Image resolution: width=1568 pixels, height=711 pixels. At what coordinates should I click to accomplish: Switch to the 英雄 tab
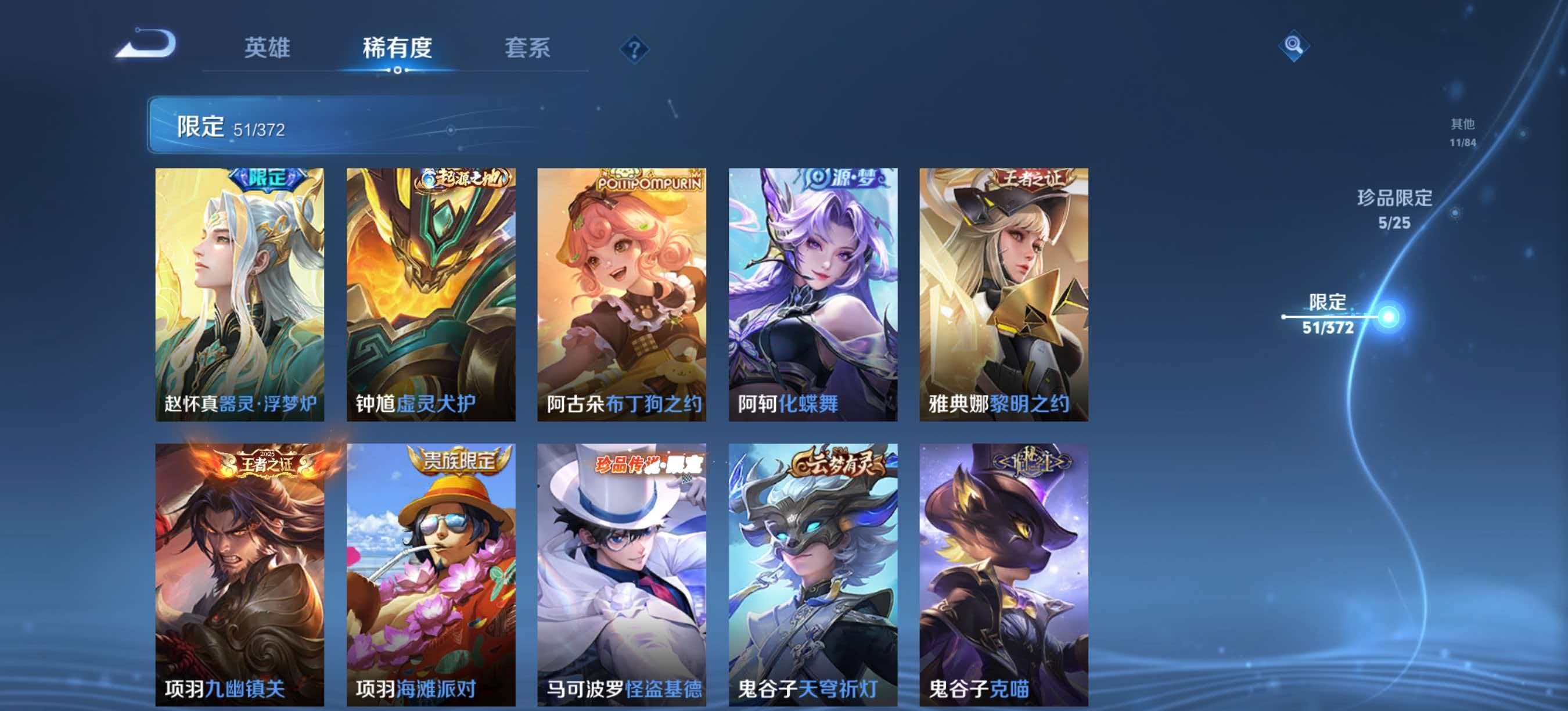coord(269,49)
